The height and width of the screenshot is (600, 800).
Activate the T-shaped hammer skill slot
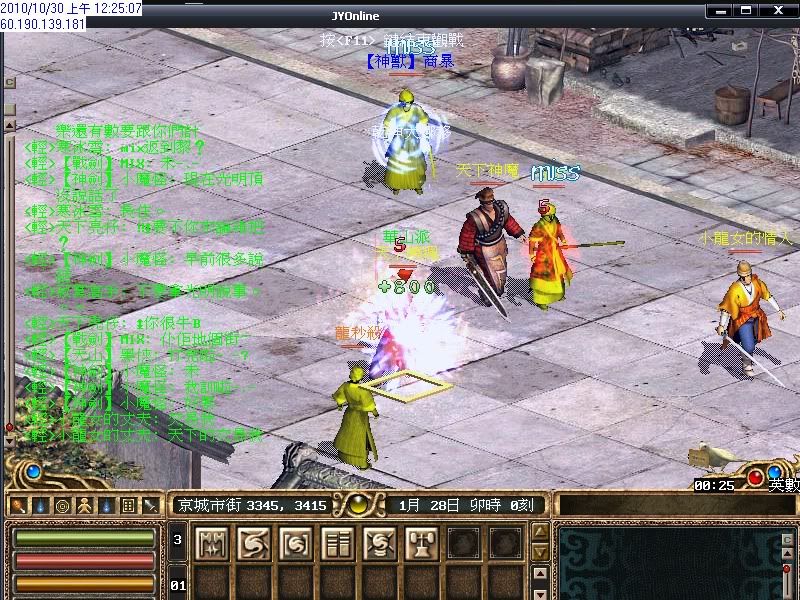click(422, 543)
